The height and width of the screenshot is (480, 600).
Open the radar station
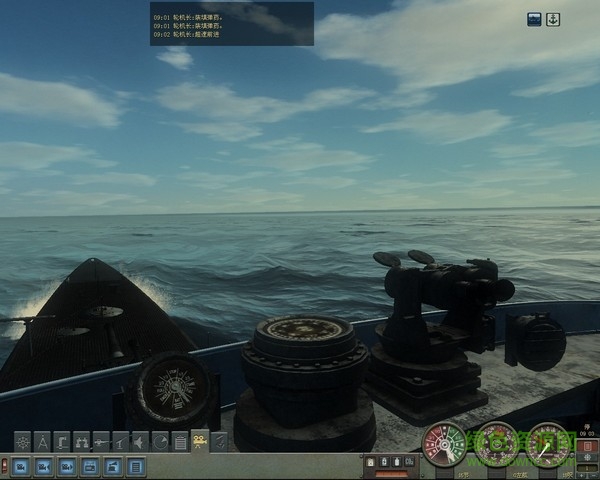click(160, 441)
